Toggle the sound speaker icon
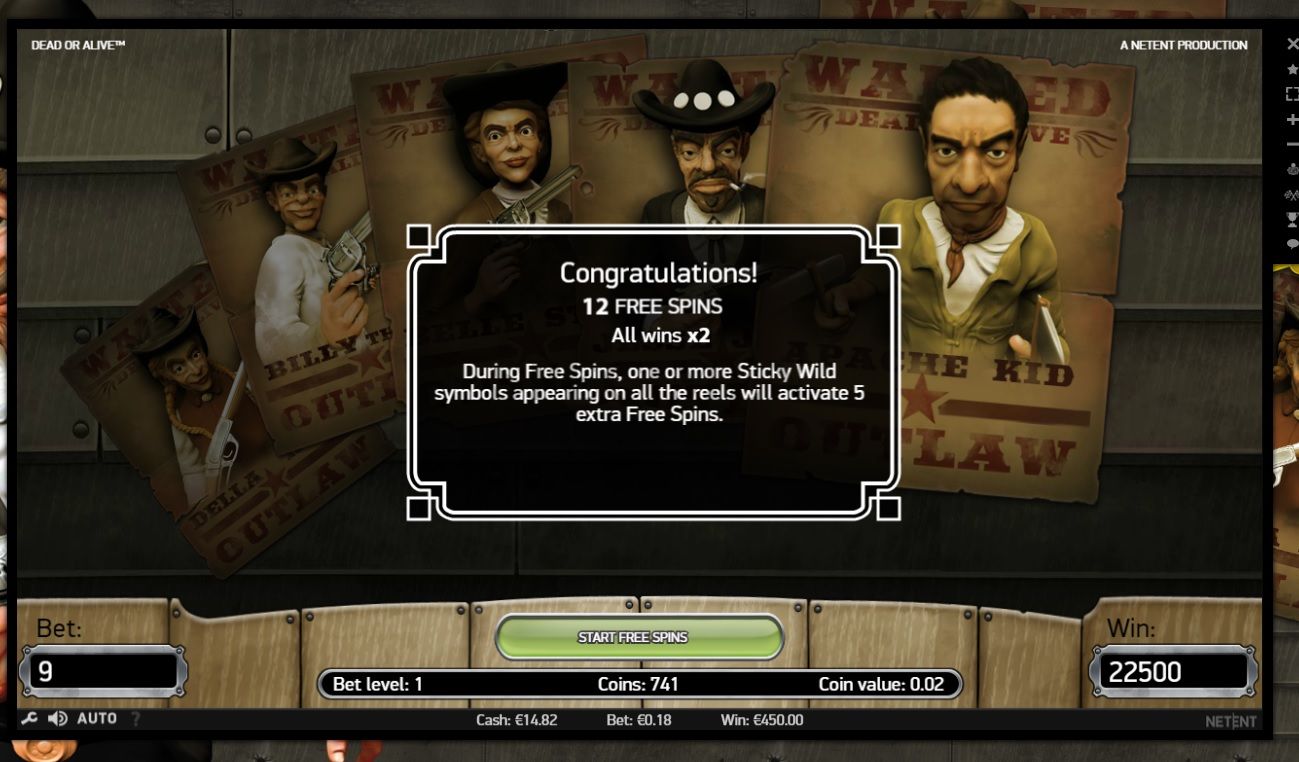 pyautogui.click(x=58, y=719)
